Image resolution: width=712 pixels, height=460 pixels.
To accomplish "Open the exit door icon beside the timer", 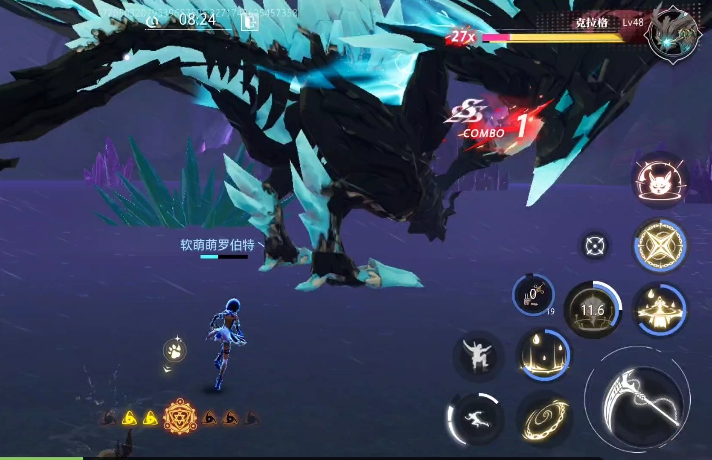I will pos(250,19).
